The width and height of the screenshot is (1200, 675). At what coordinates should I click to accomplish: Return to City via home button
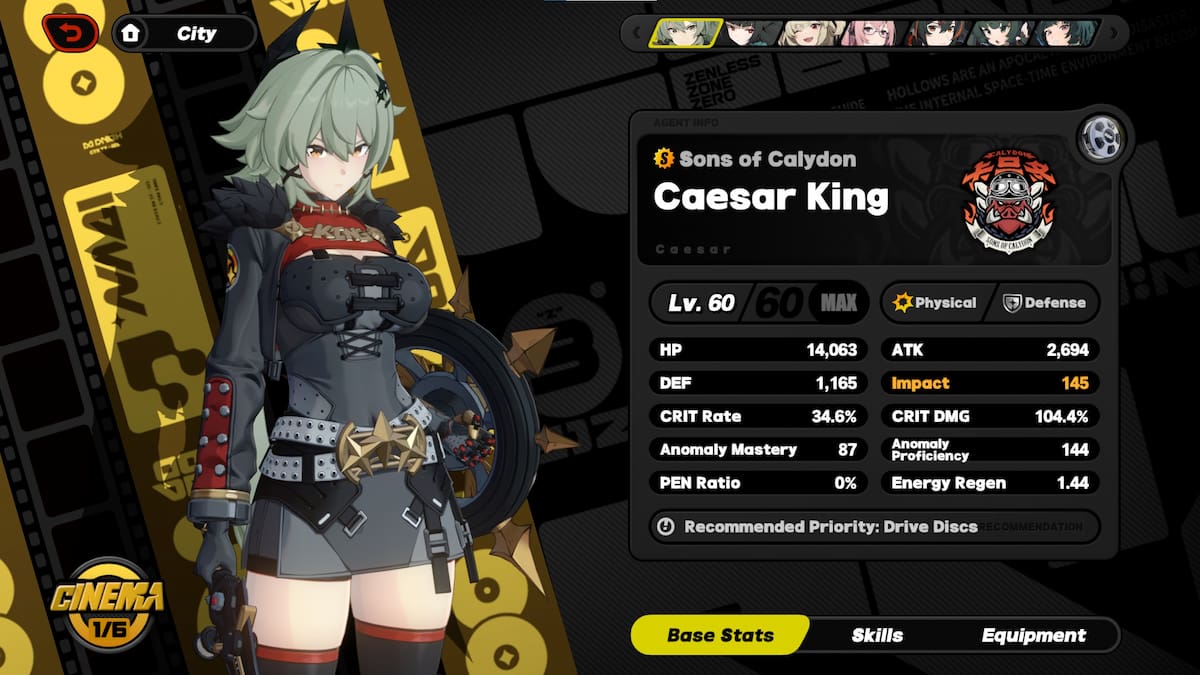pyautogui.click(x=185, y=33)
